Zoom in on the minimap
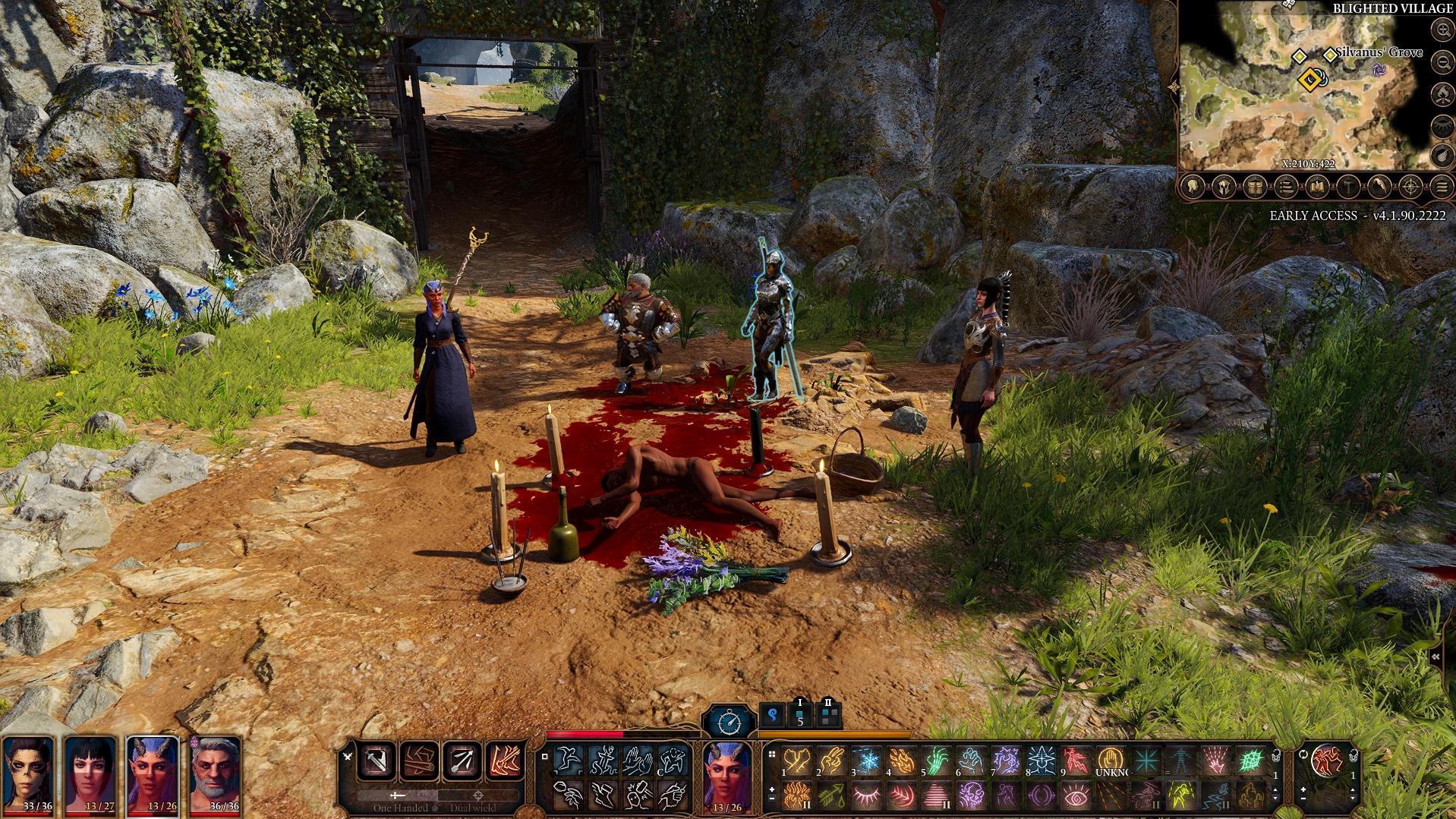 1442,30
